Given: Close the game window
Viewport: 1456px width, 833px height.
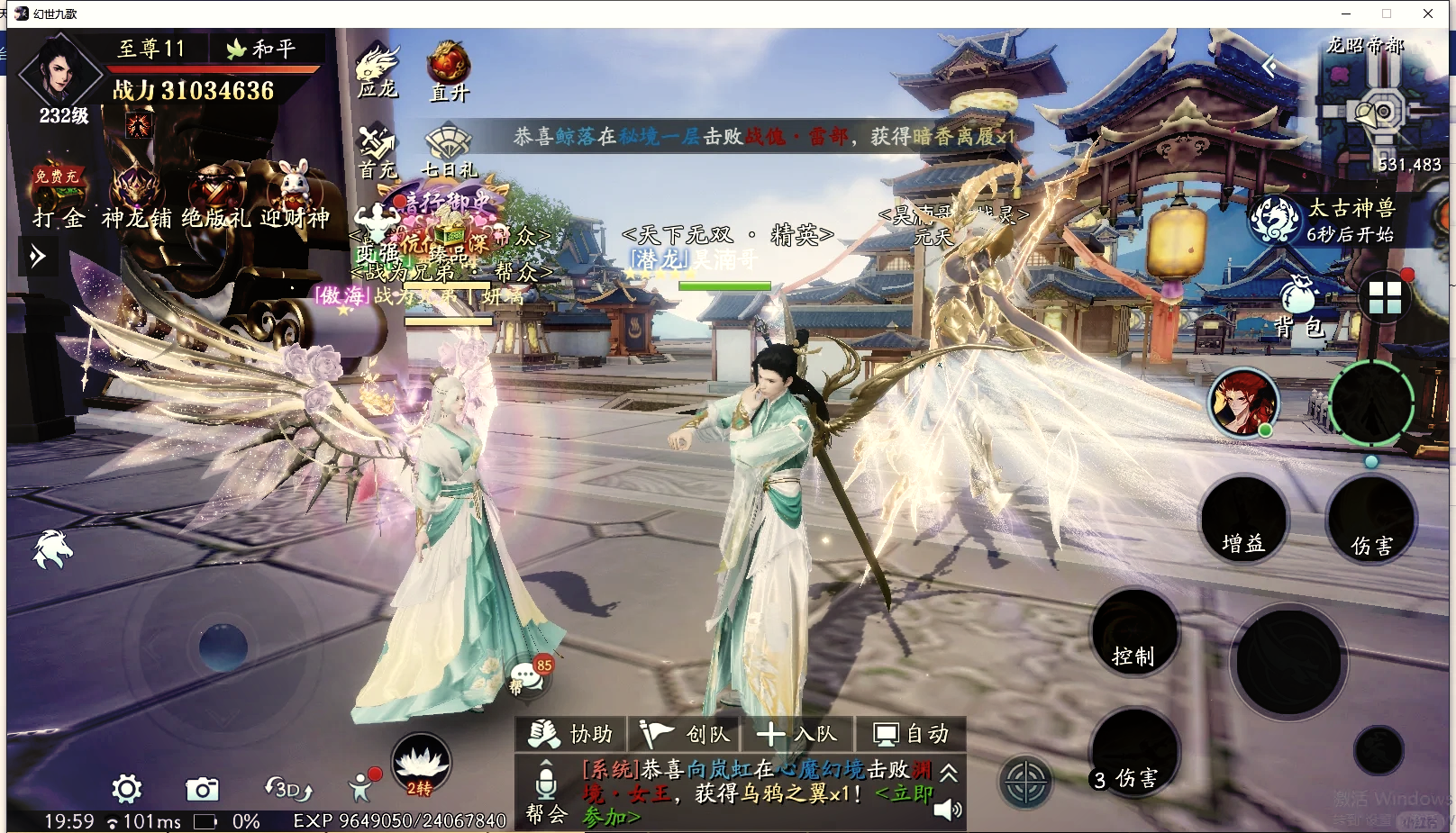Looking at the screenshot, I should coord(1428,14).
